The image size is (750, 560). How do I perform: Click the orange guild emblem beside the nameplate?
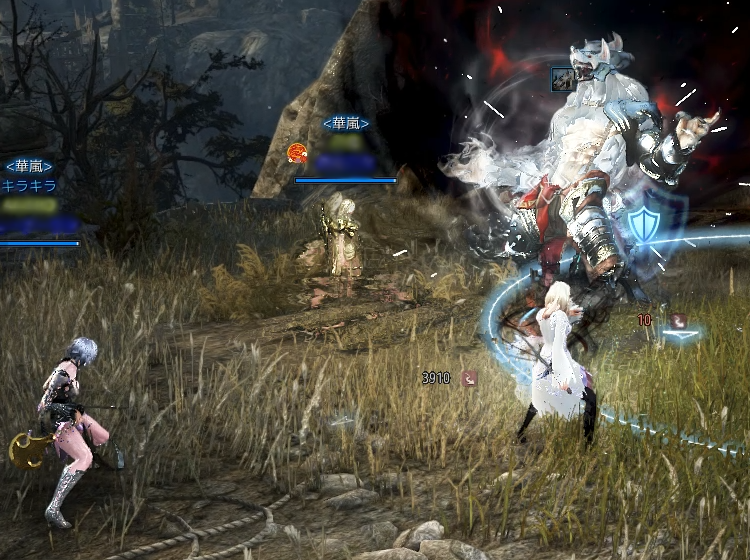(x=296, y=152)
